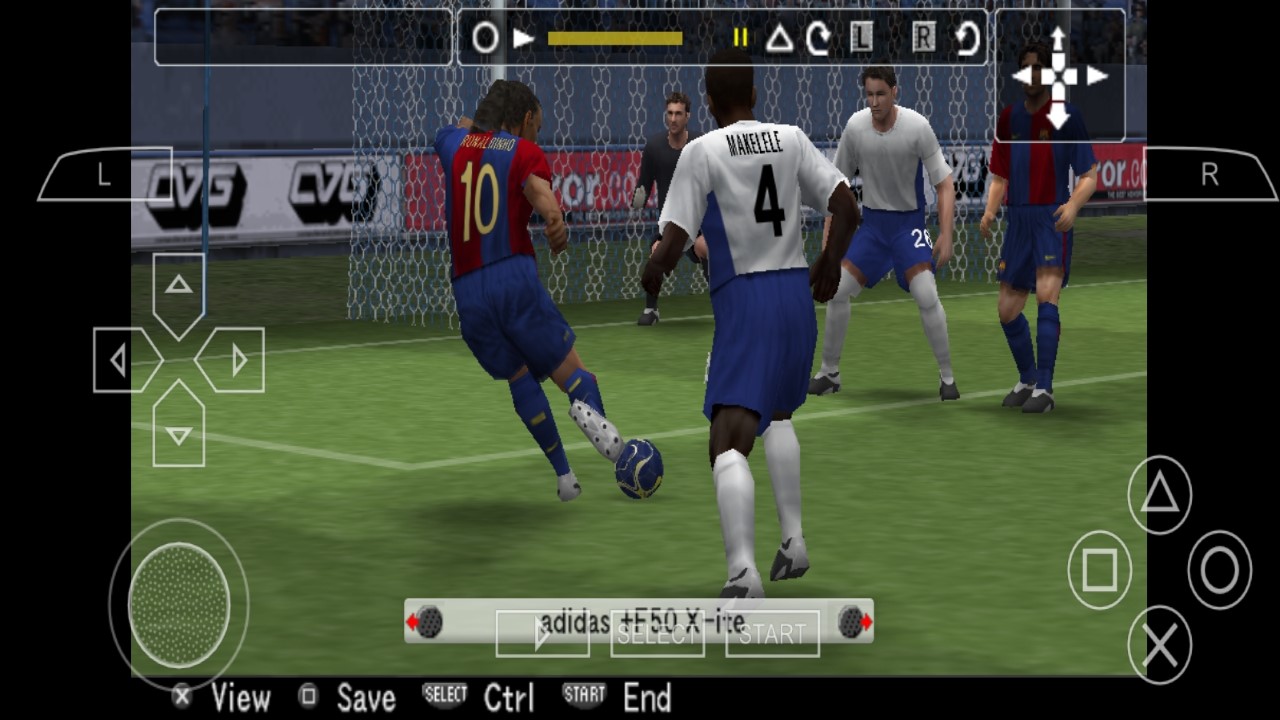The height and width of the screenshot is (720, 1280).
Task: Tap the right red arrow beside adidas +F50 X-ite
Action: pos(862,621)
